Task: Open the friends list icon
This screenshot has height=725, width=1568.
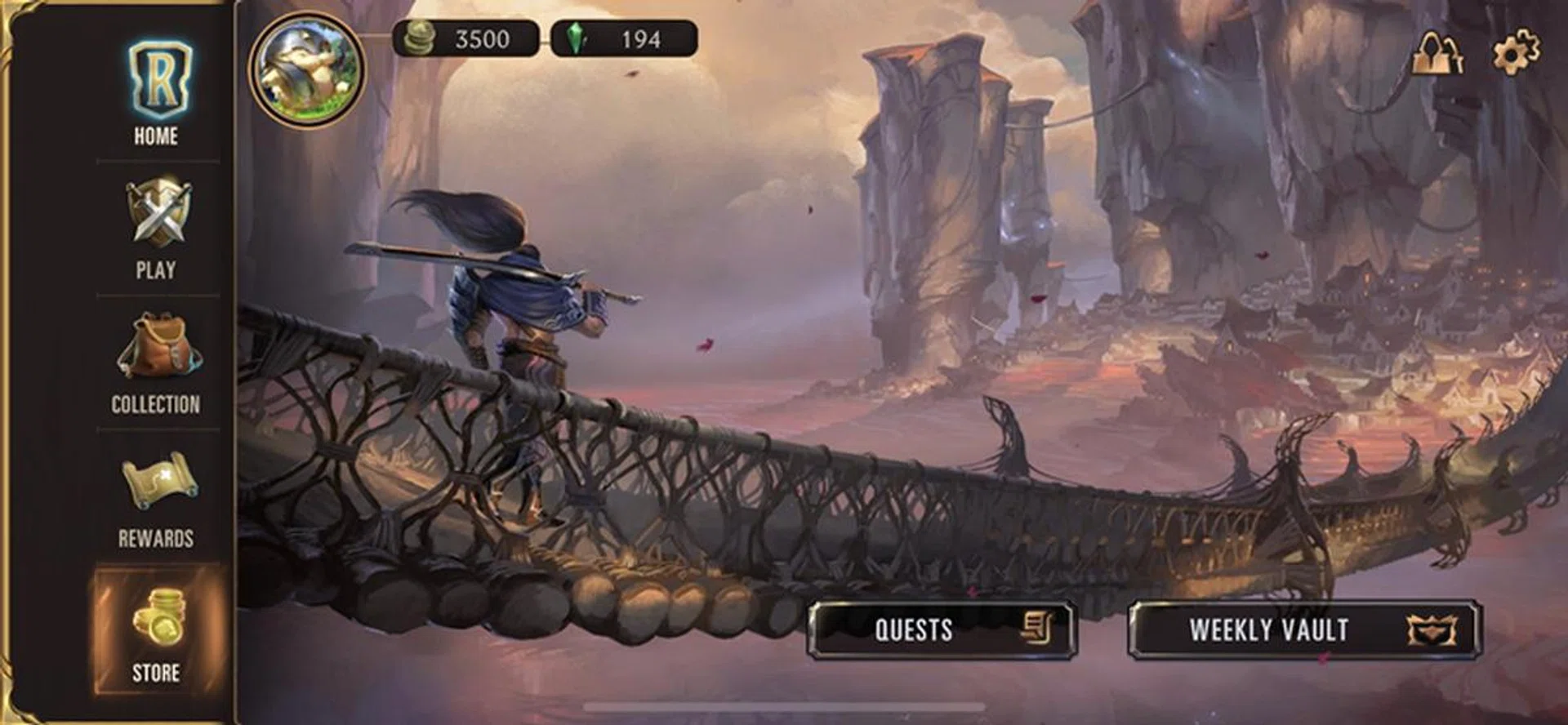Action: point(1437,54)
